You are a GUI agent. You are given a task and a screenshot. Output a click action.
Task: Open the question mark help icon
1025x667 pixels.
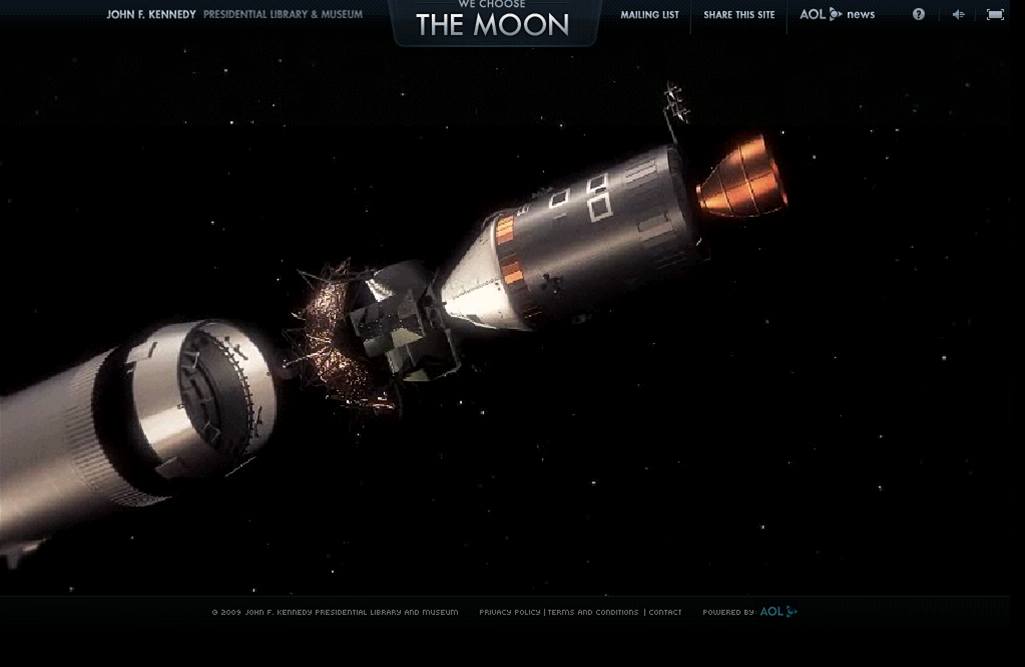919,14
